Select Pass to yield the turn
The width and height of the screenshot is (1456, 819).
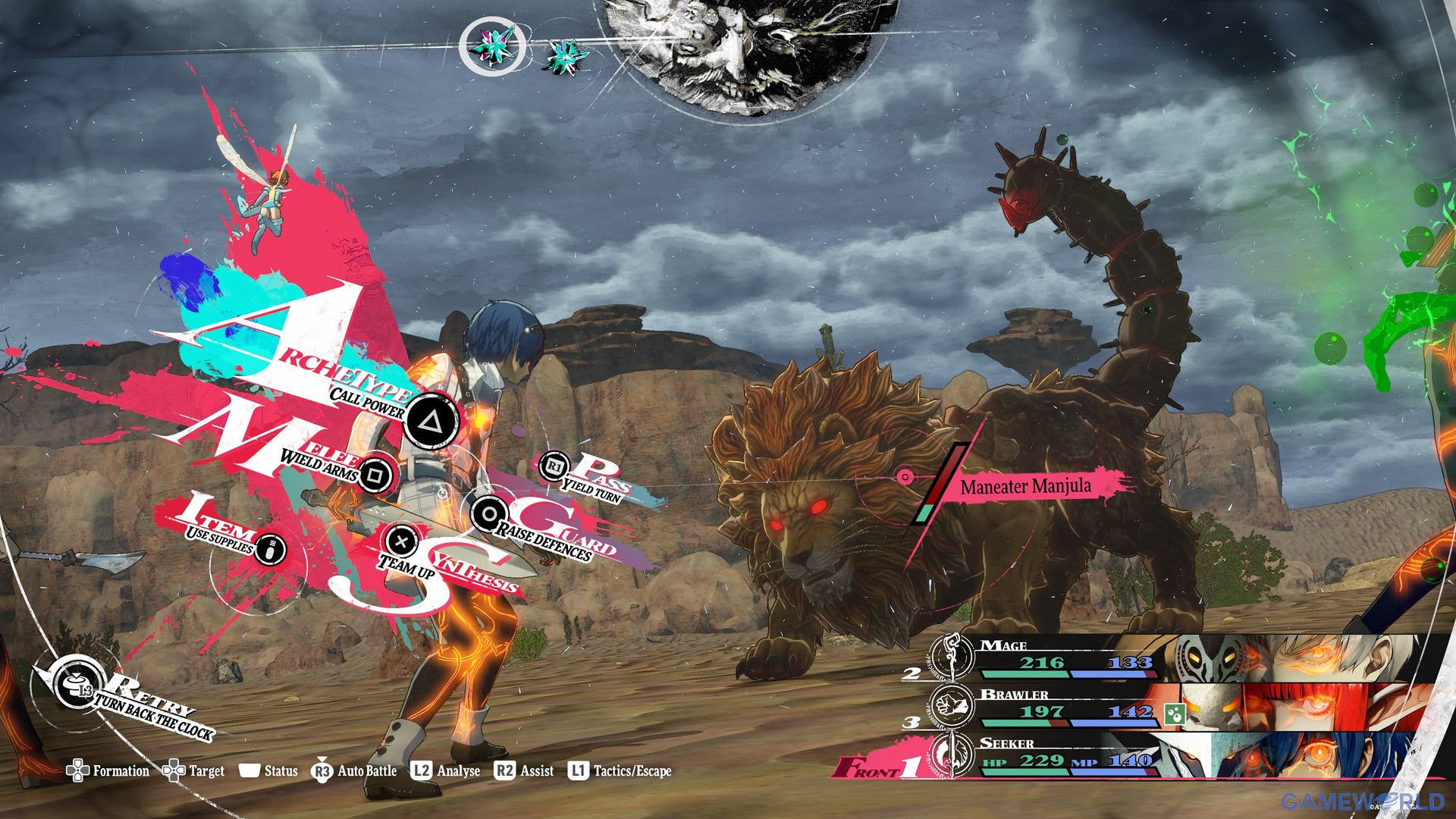click(554, 466)
